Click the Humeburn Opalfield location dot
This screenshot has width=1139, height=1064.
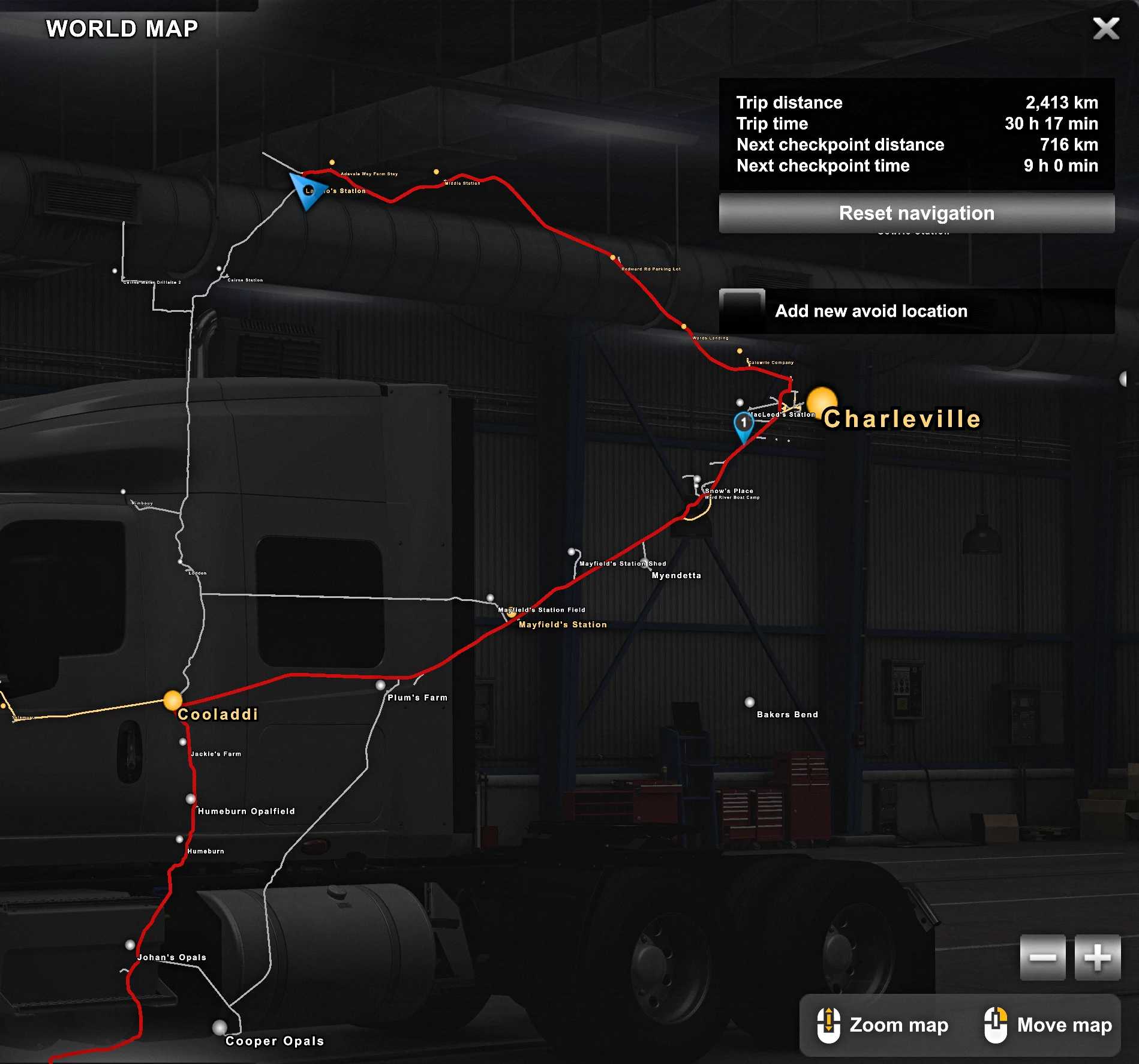pyautogui.click(x=191, y=799)
